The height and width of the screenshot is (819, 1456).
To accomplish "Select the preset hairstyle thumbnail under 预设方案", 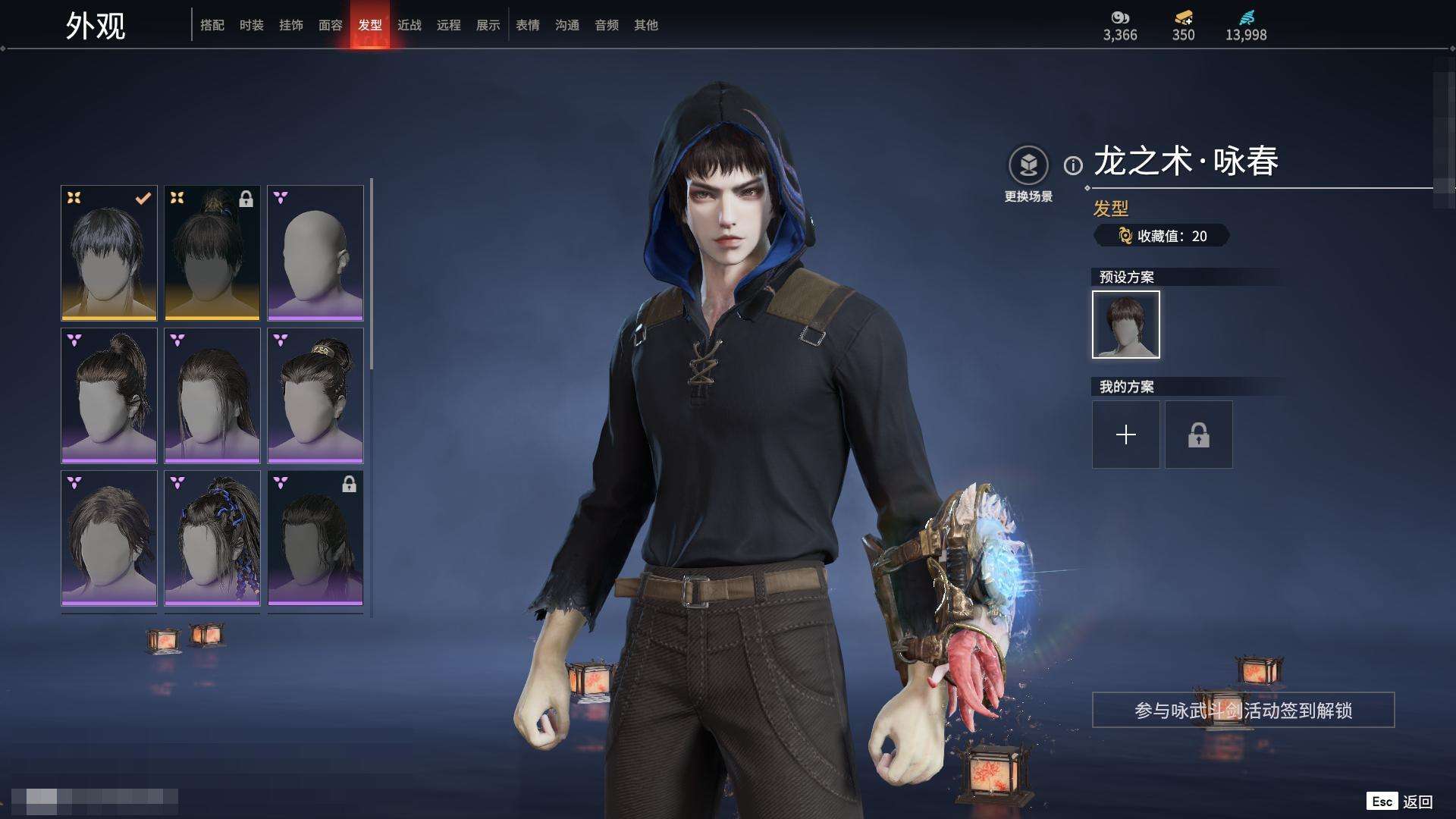I will pos(1126,325).
